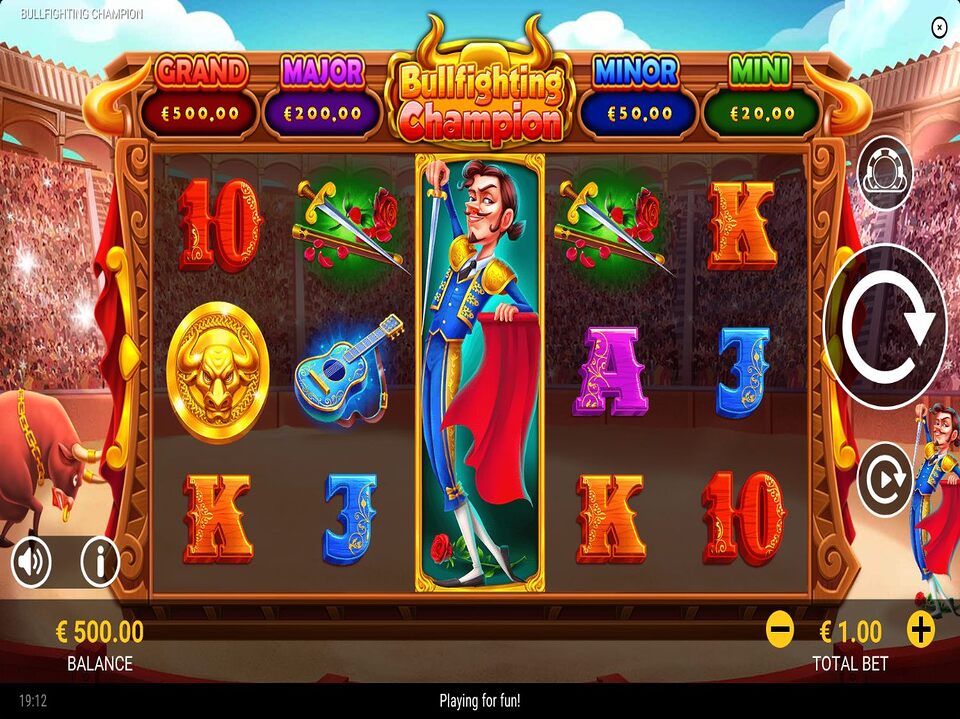Close the game with the top-right X

[x=938, y=27]
